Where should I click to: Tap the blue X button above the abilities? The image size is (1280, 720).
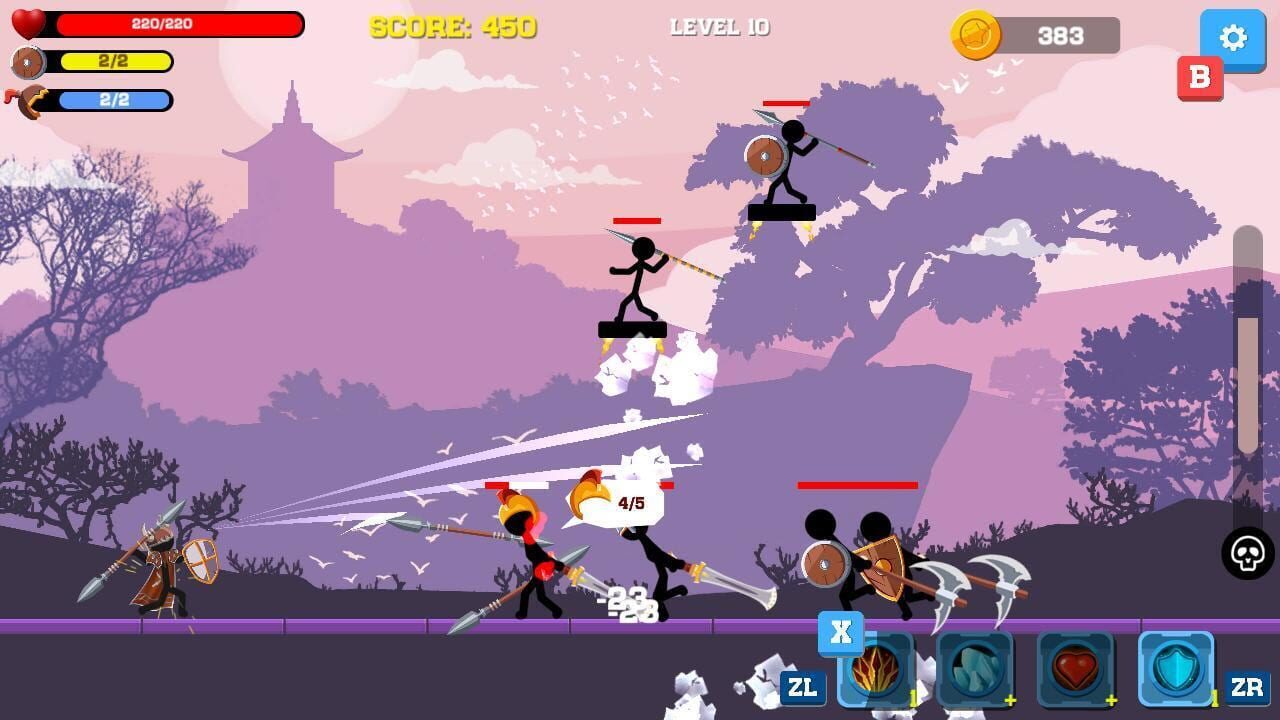click(x=840, y=632)
